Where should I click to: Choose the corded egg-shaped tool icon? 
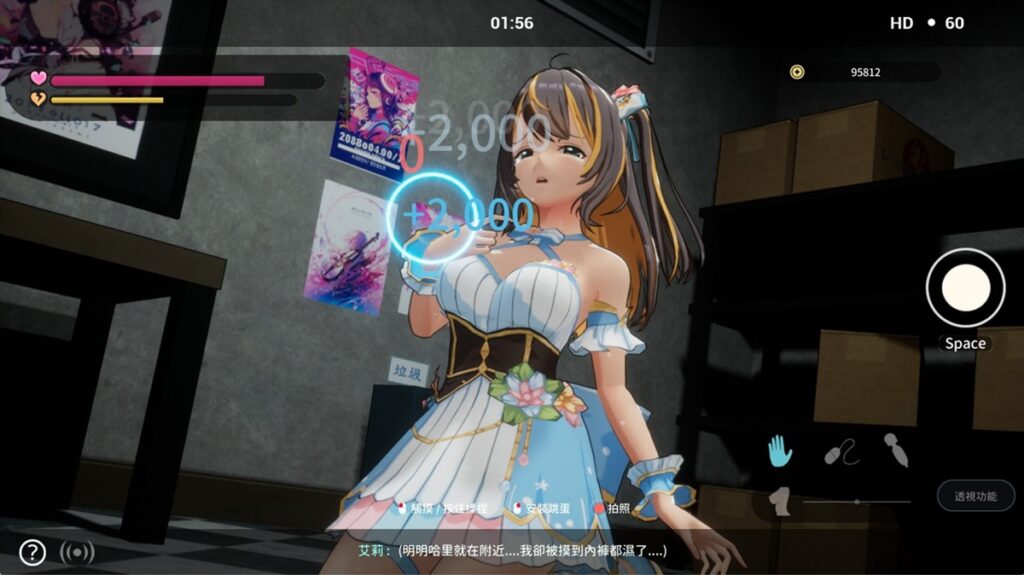841,454
